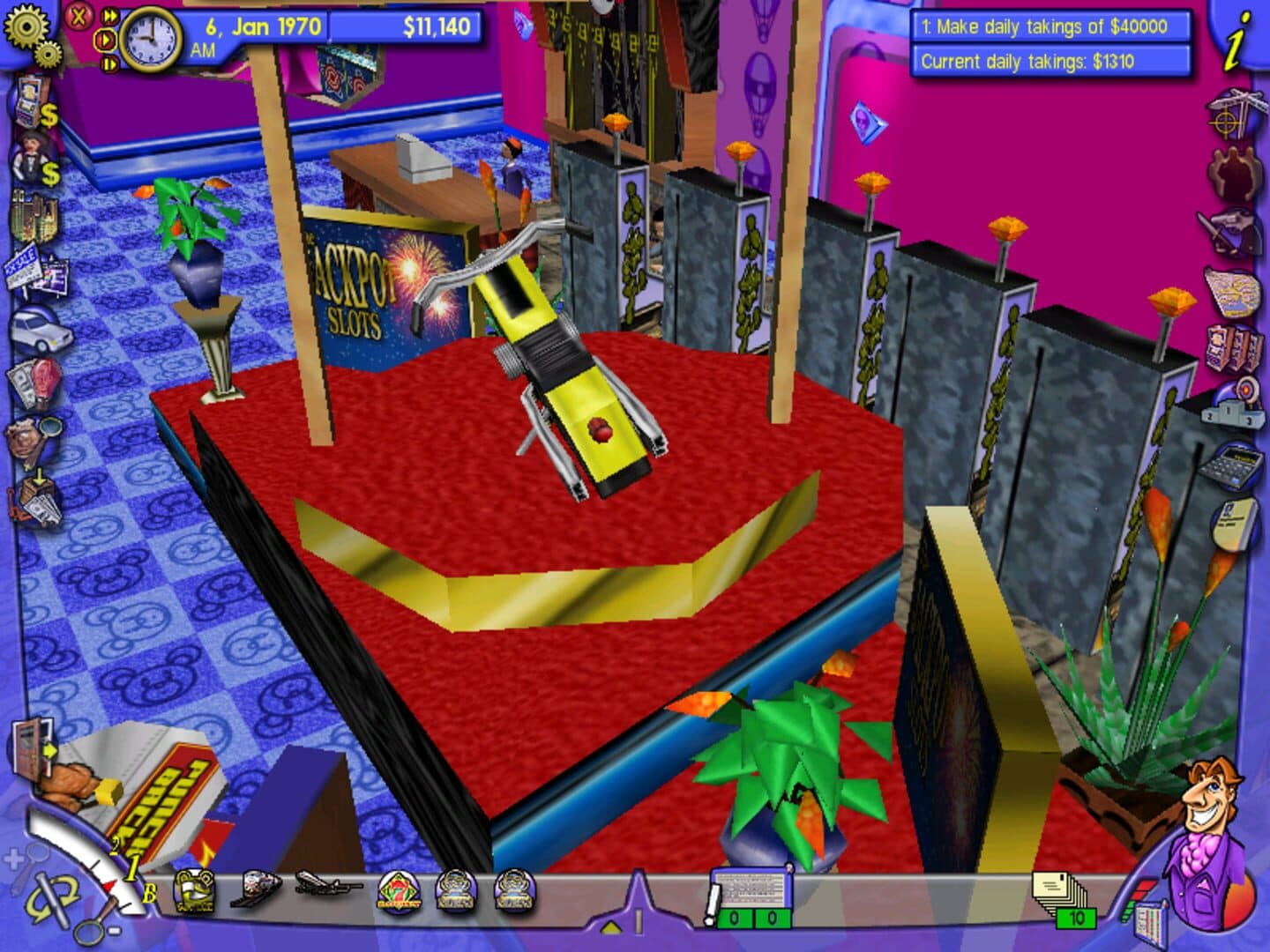Pause the game using the pause control beside the clock
The image size is (1270, 952).
111,64
